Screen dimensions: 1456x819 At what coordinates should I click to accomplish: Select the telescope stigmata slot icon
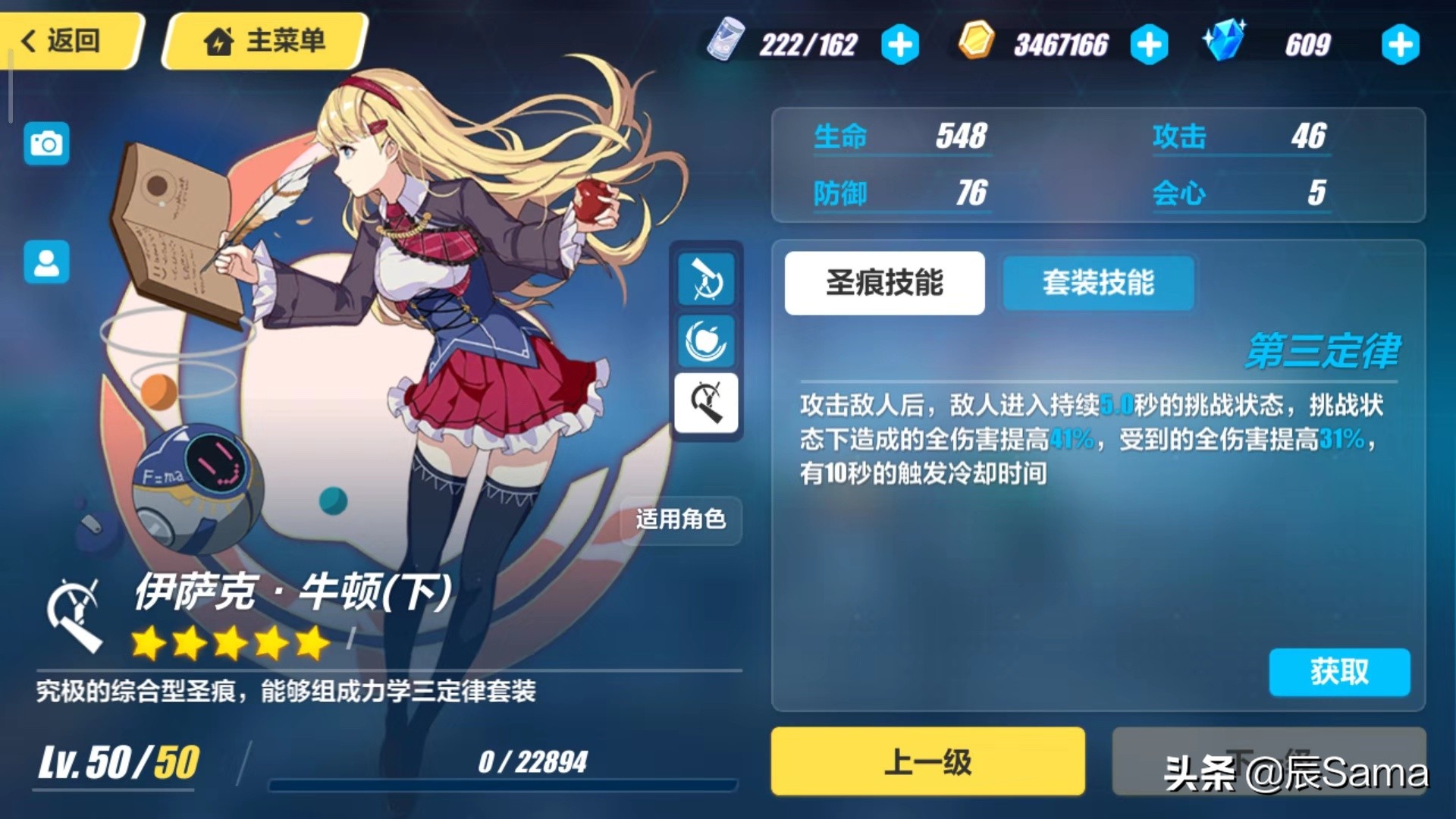pyautogui.click(x=707, y=279)
